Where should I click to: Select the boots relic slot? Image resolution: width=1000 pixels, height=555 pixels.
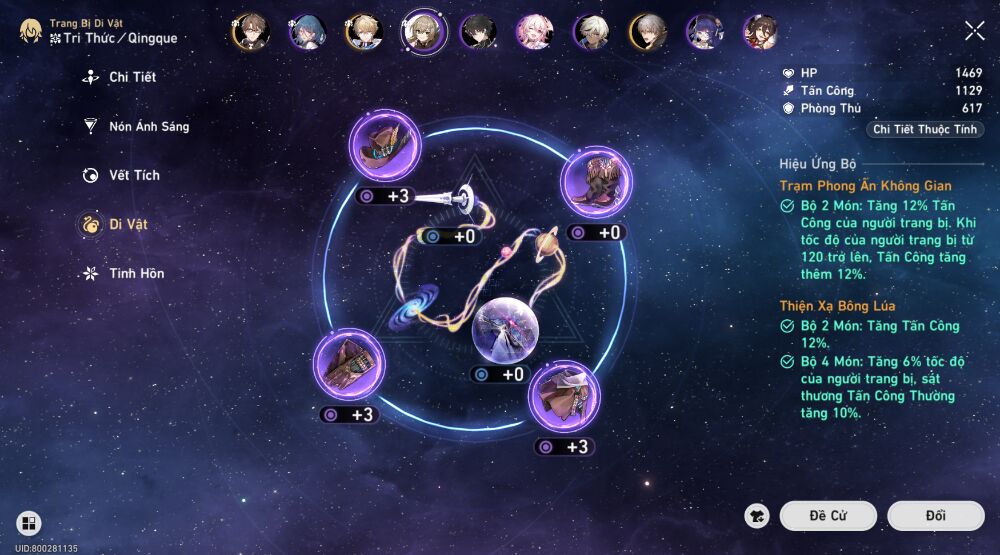point(596,184)
